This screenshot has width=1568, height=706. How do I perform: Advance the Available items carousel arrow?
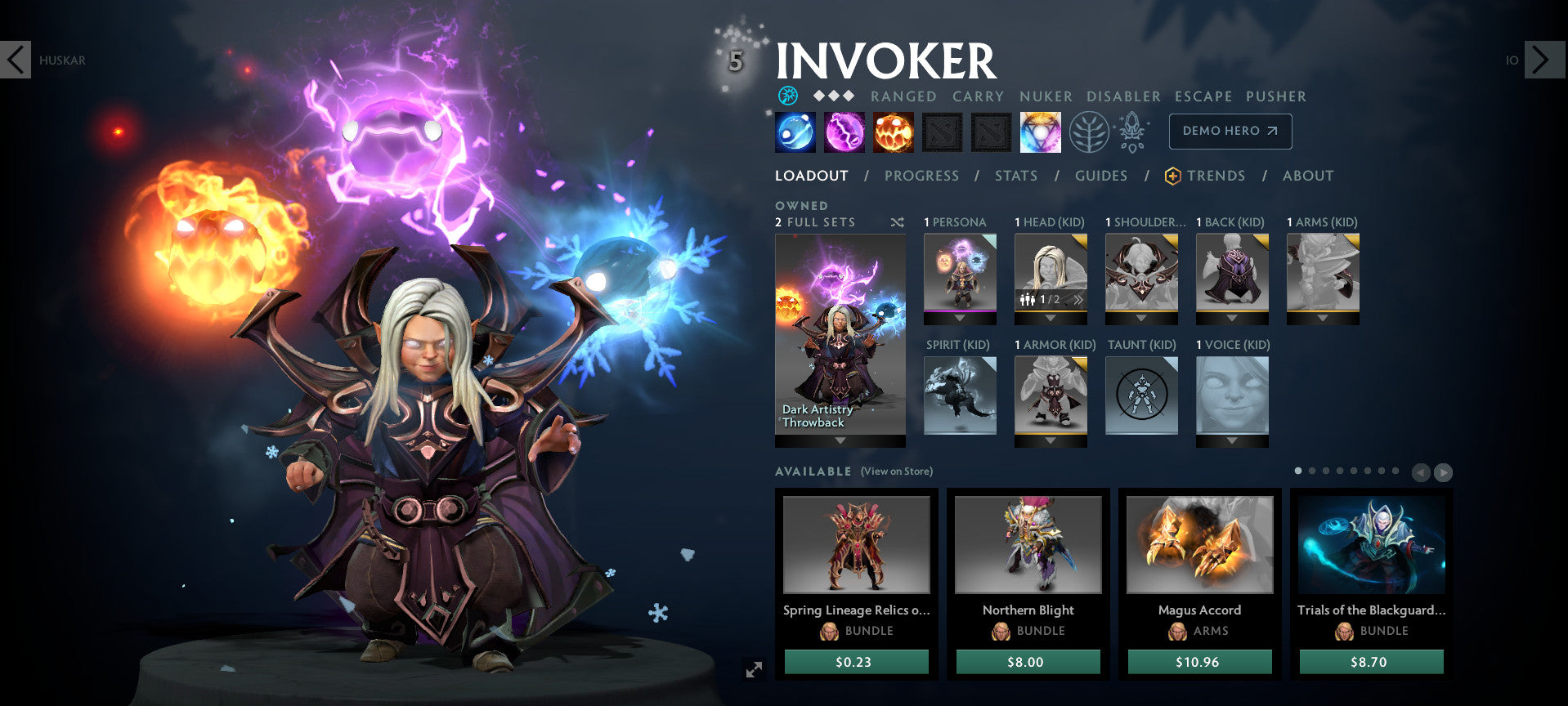[x=1441, y=471]
